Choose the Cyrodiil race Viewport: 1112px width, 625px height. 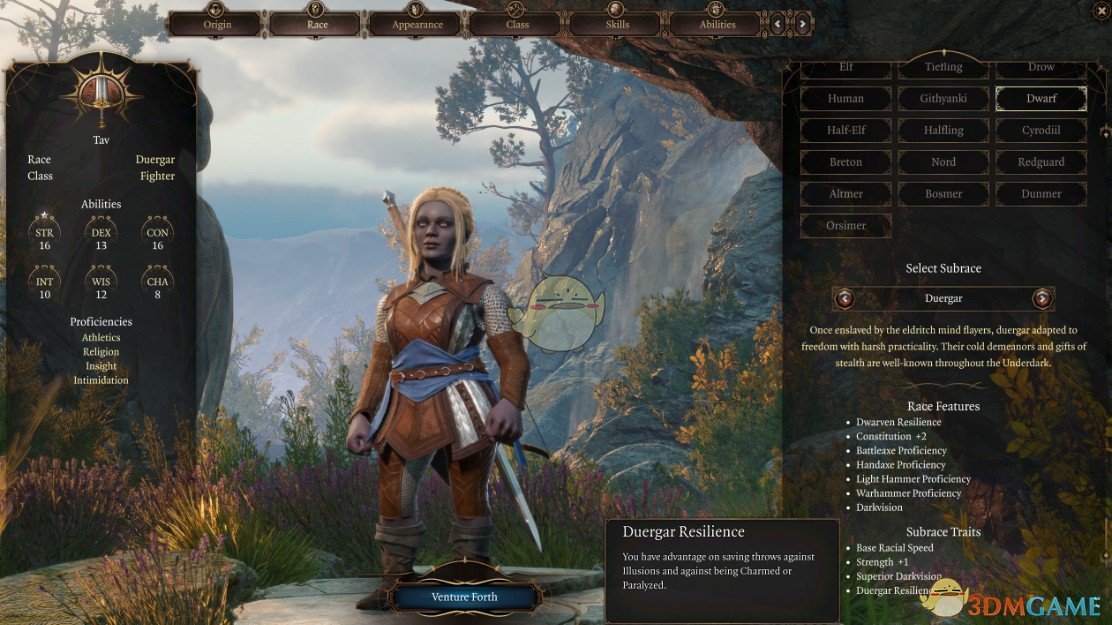pos(1041,130)
